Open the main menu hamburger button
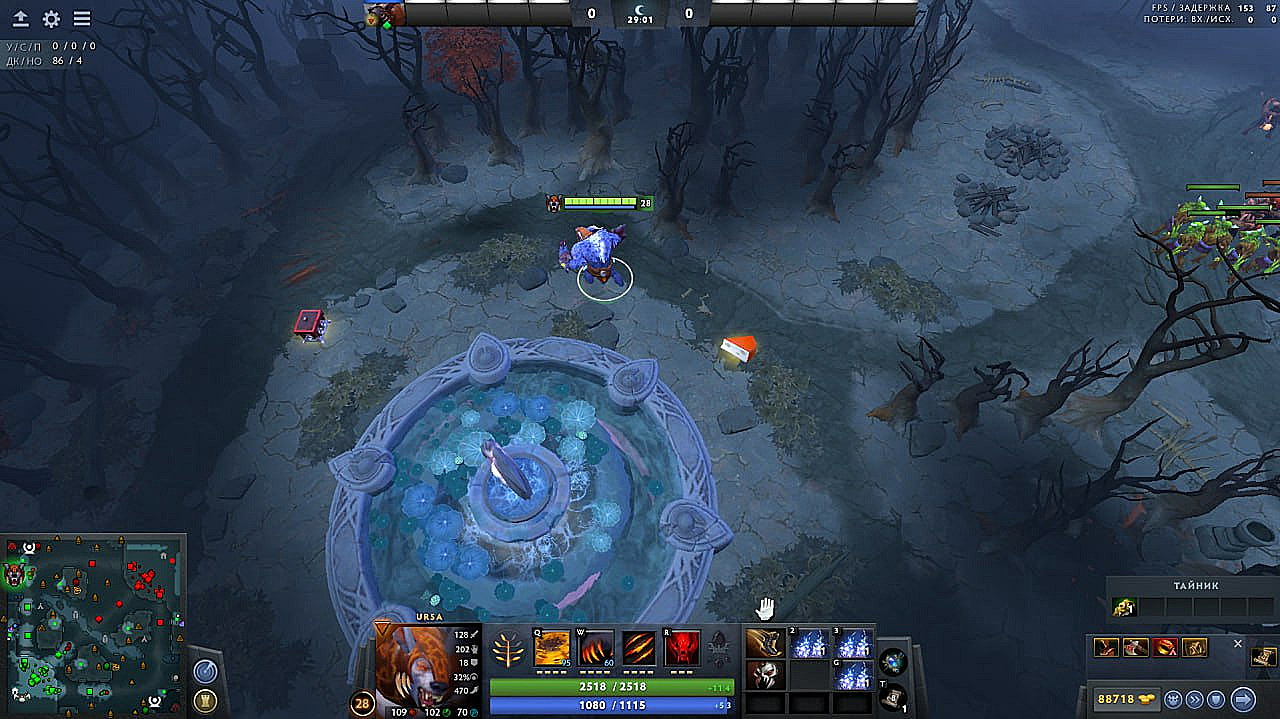The width and height of the screenshot is (1280, 719). click(x=82, y=19)
